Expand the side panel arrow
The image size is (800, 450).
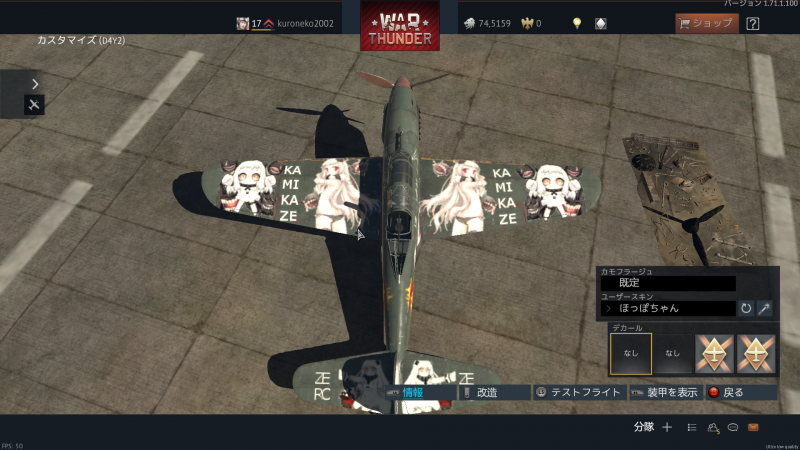(35, 84)
